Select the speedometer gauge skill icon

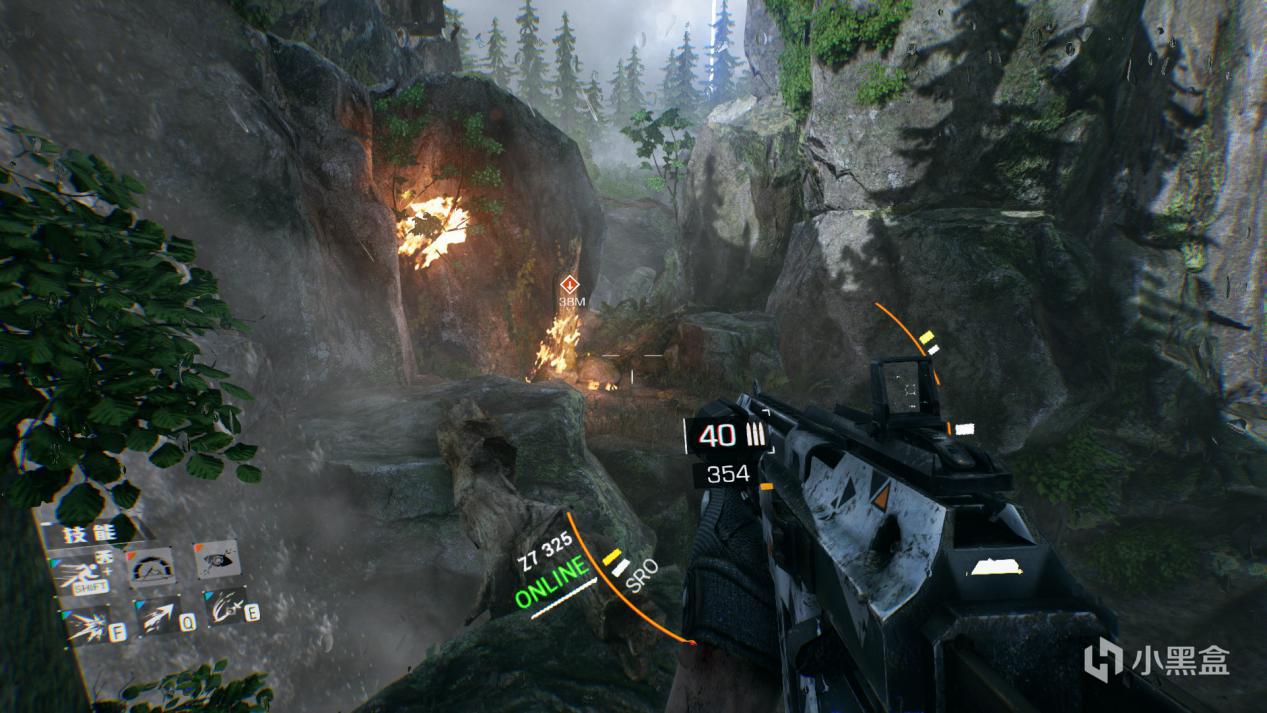(151, 566)
